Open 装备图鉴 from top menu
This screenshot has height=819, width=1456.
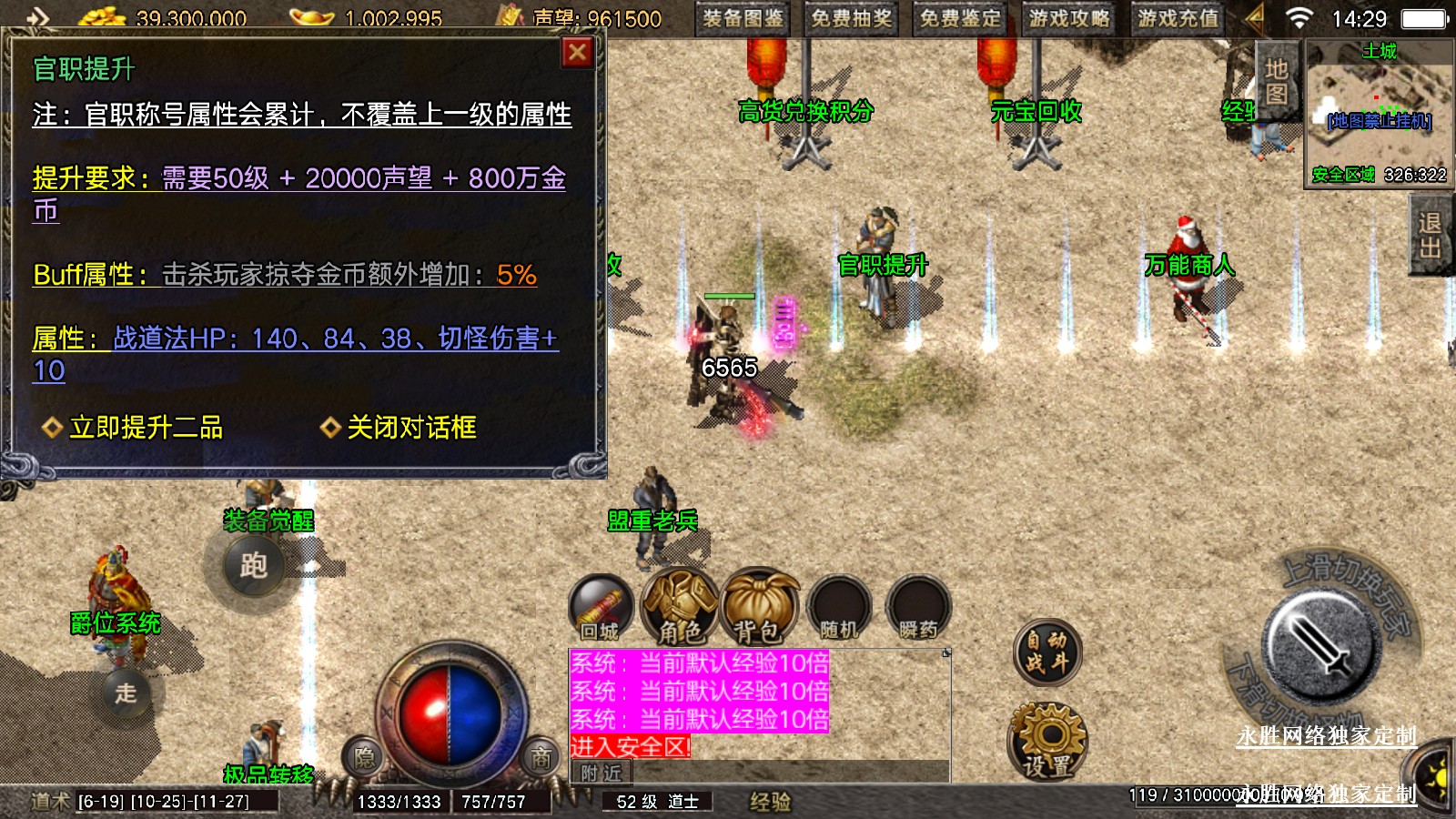point(743,18)
